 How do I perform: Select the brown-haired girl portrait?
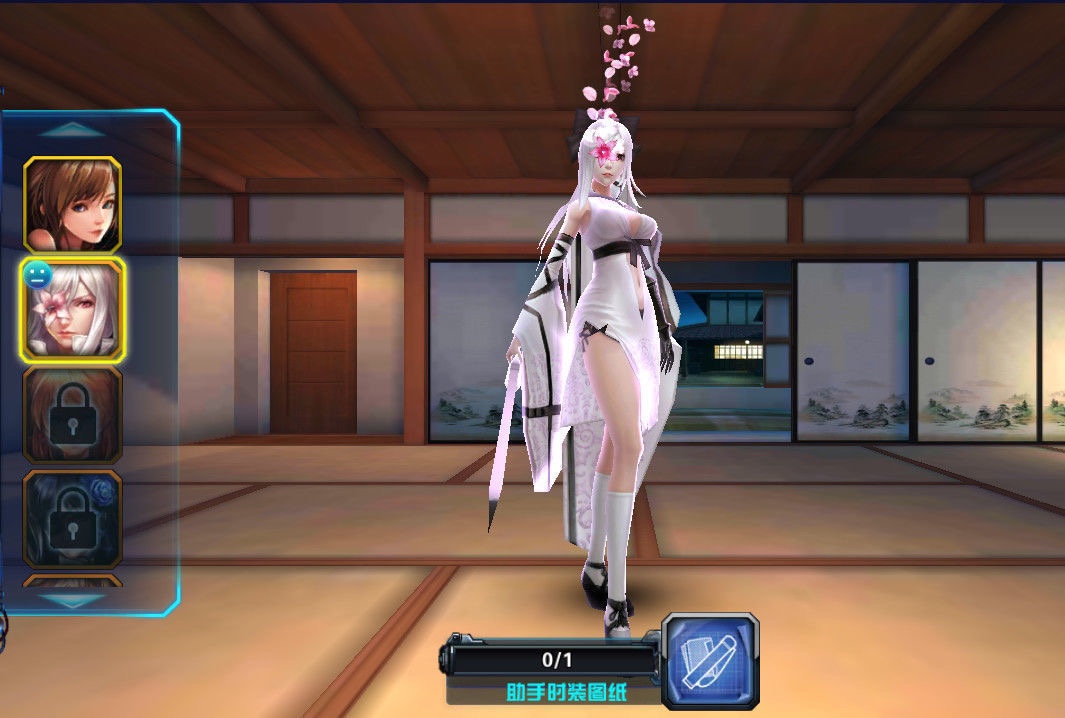click(x=73, y=205)
